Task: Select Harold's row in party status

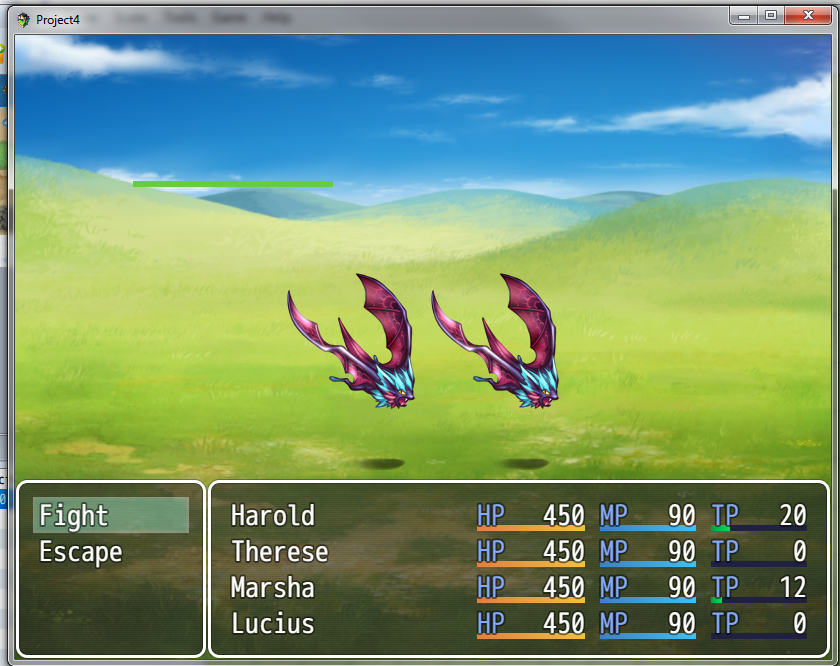Action: tap(273, 516)
